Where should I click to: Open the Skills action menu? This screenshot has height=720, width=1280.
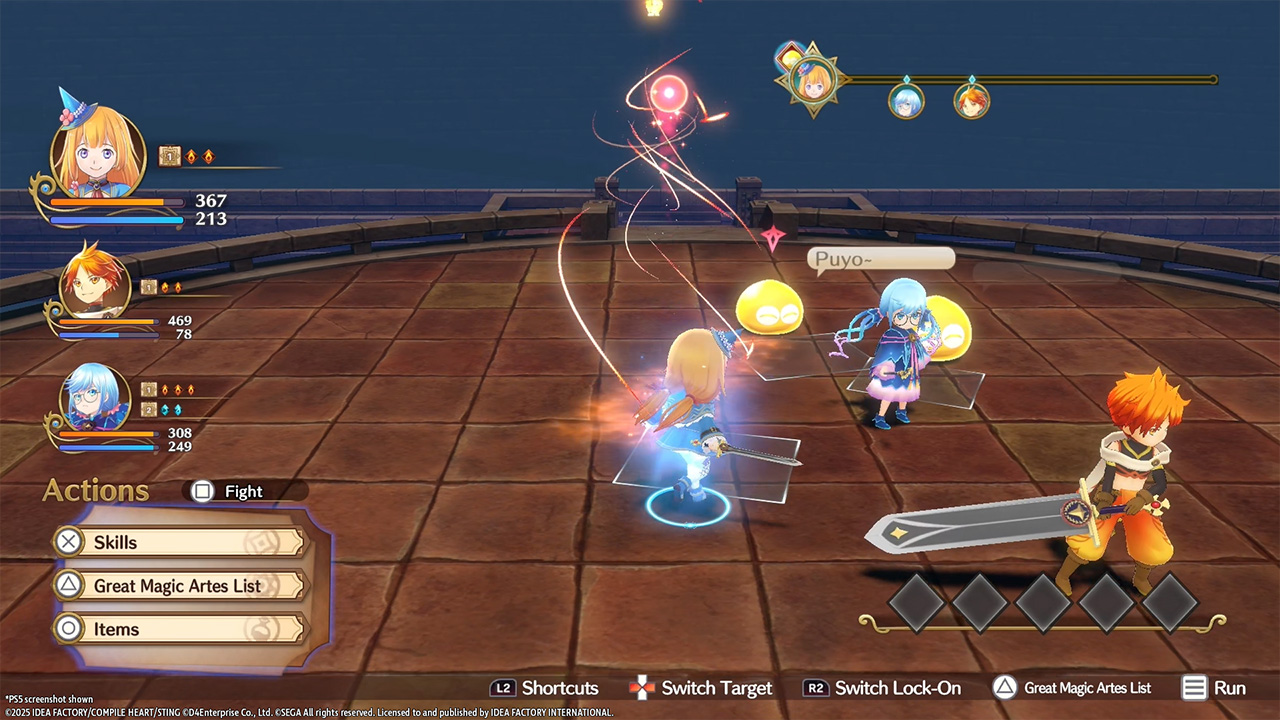(178, 542)
